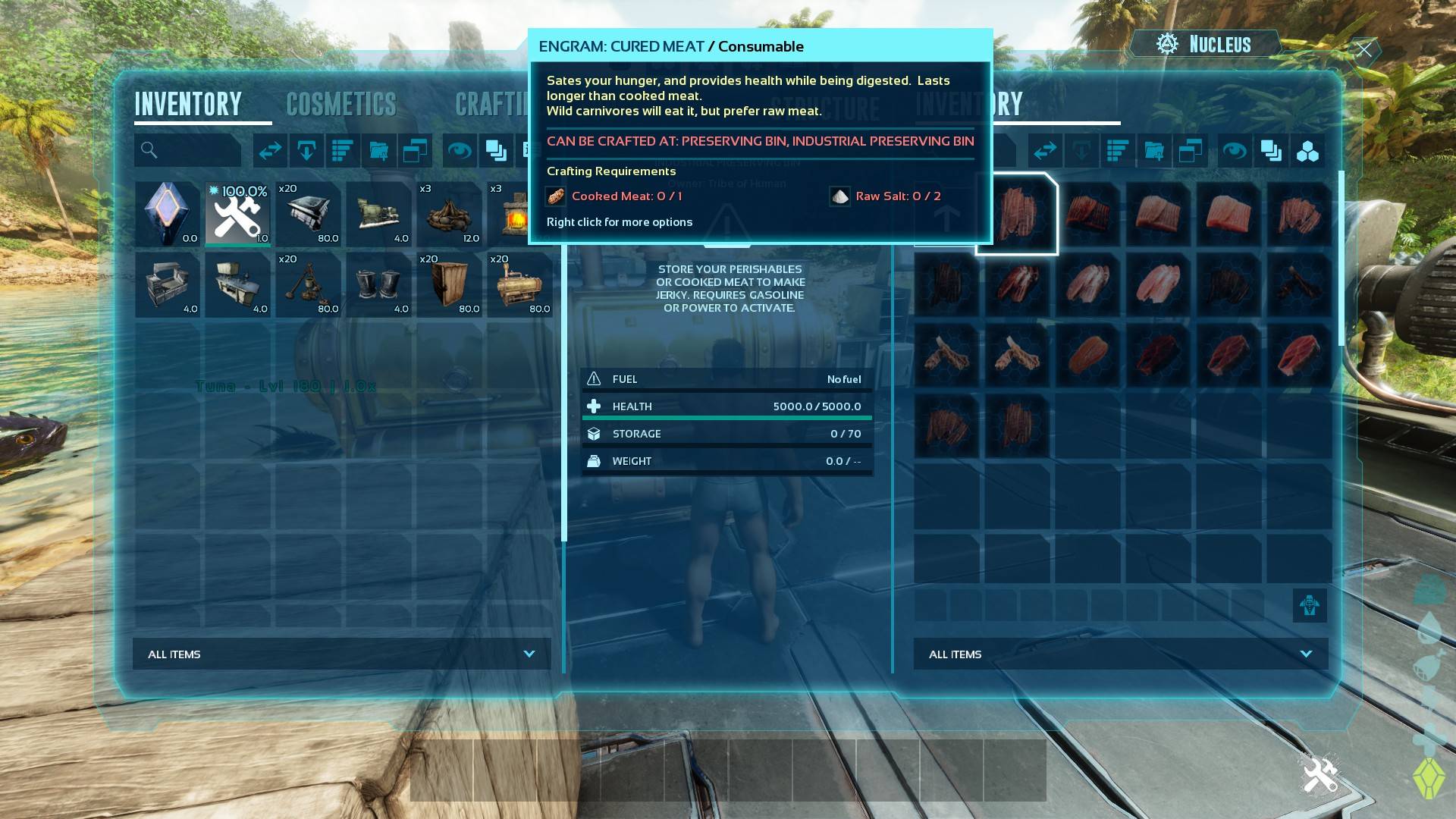Image resolution: width=1456 pixels, height=819 pixels.
Task: Switch to the Cosmetics tab
Action: point(341,104)
